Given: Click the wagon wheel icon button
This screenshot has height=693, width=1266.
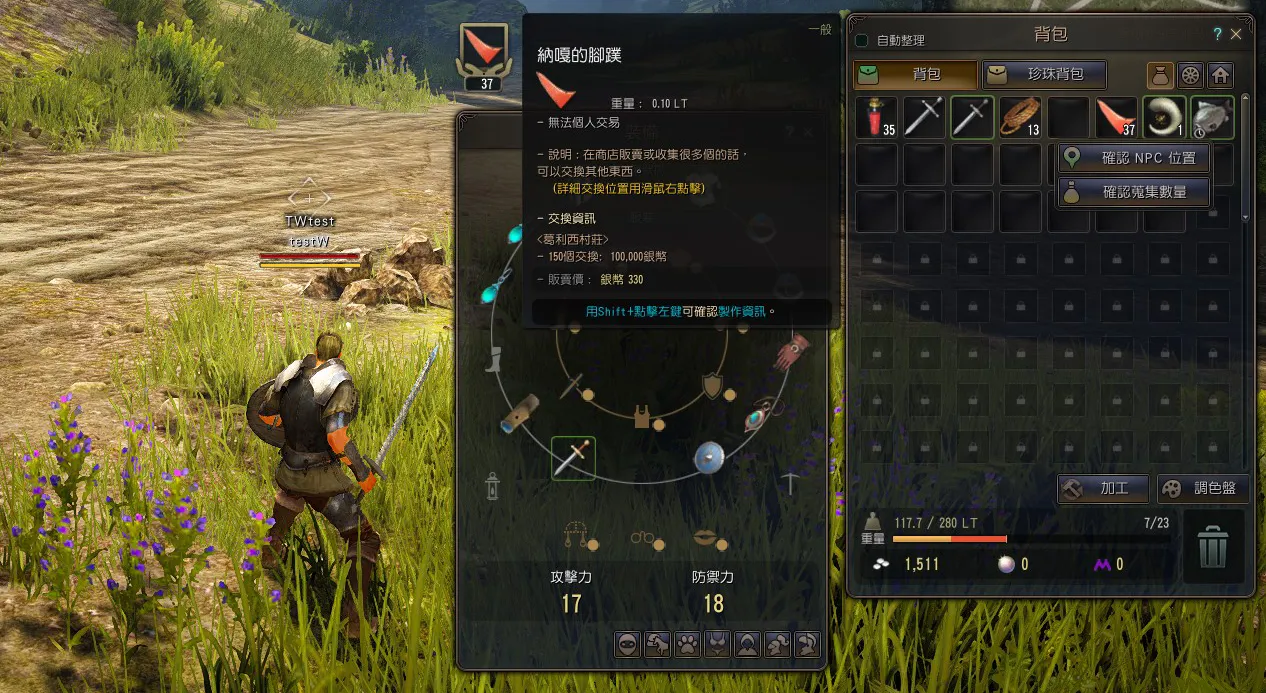Looking at the screenshot, I should pos(1190,75).
